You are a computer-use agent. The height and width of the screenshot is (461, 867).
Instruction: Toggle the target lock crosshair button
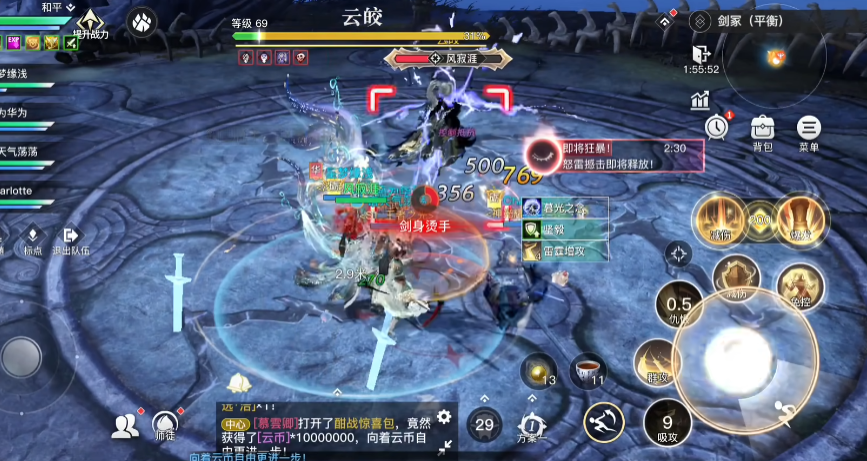[679, 255]
